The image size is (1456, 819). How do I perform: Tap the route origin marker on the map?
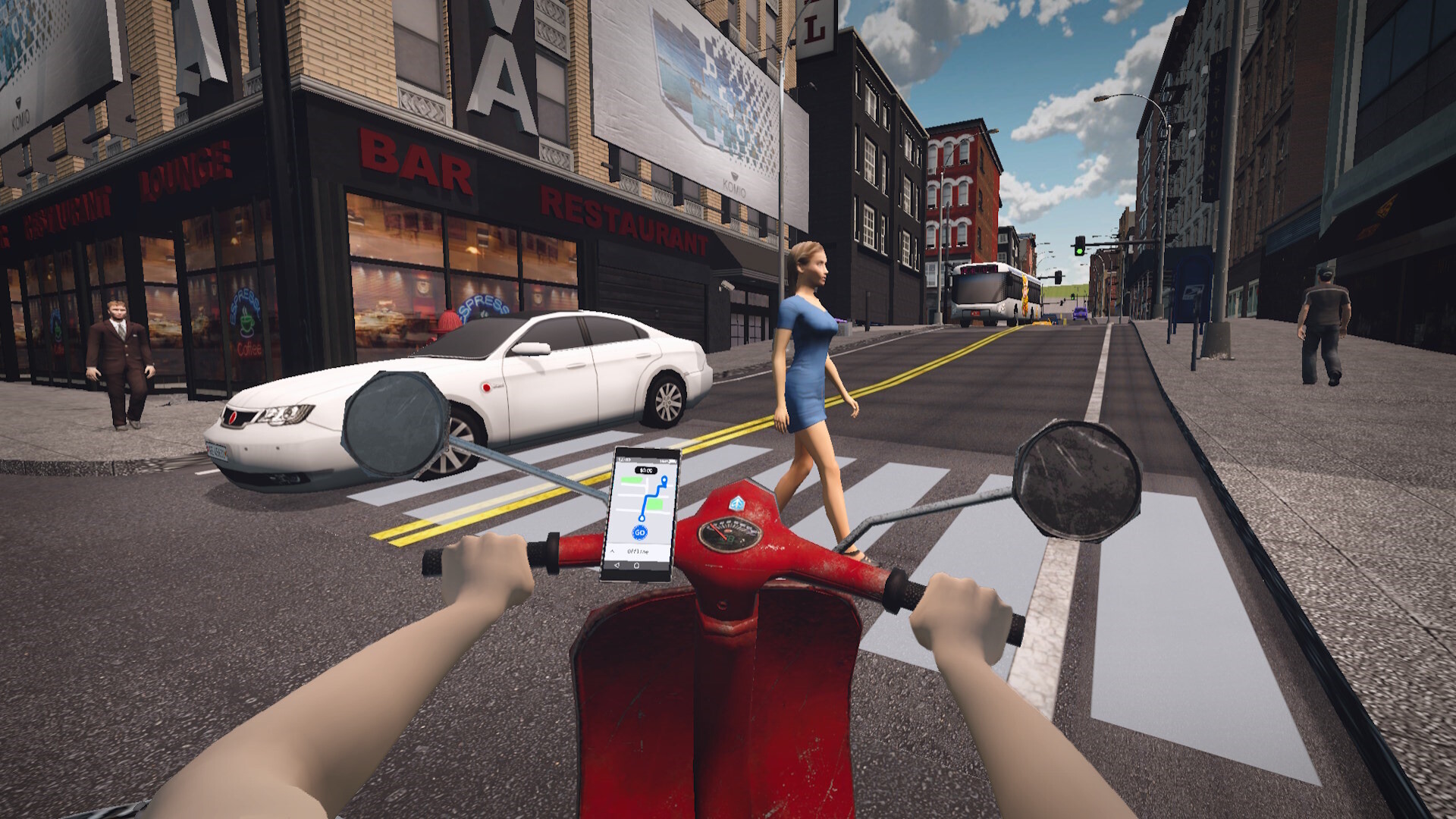click(x=642, y=518)
